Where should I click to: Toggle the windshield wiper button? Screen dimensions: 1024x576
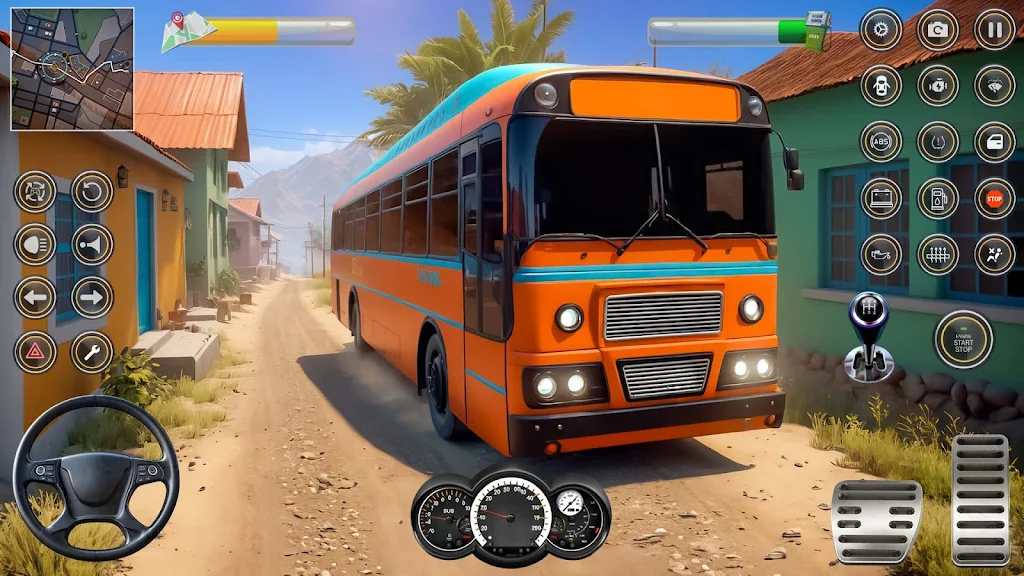(995, 86)
